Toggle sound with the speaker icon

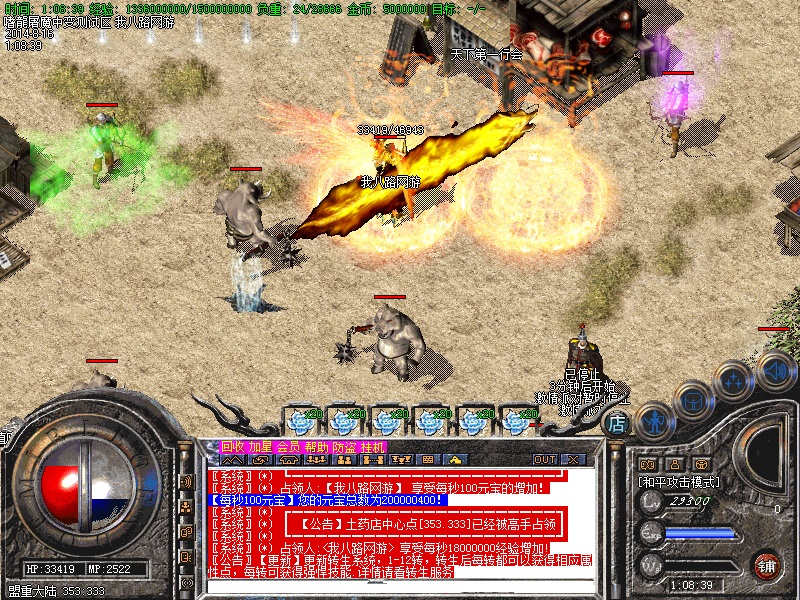coord(775,368)
